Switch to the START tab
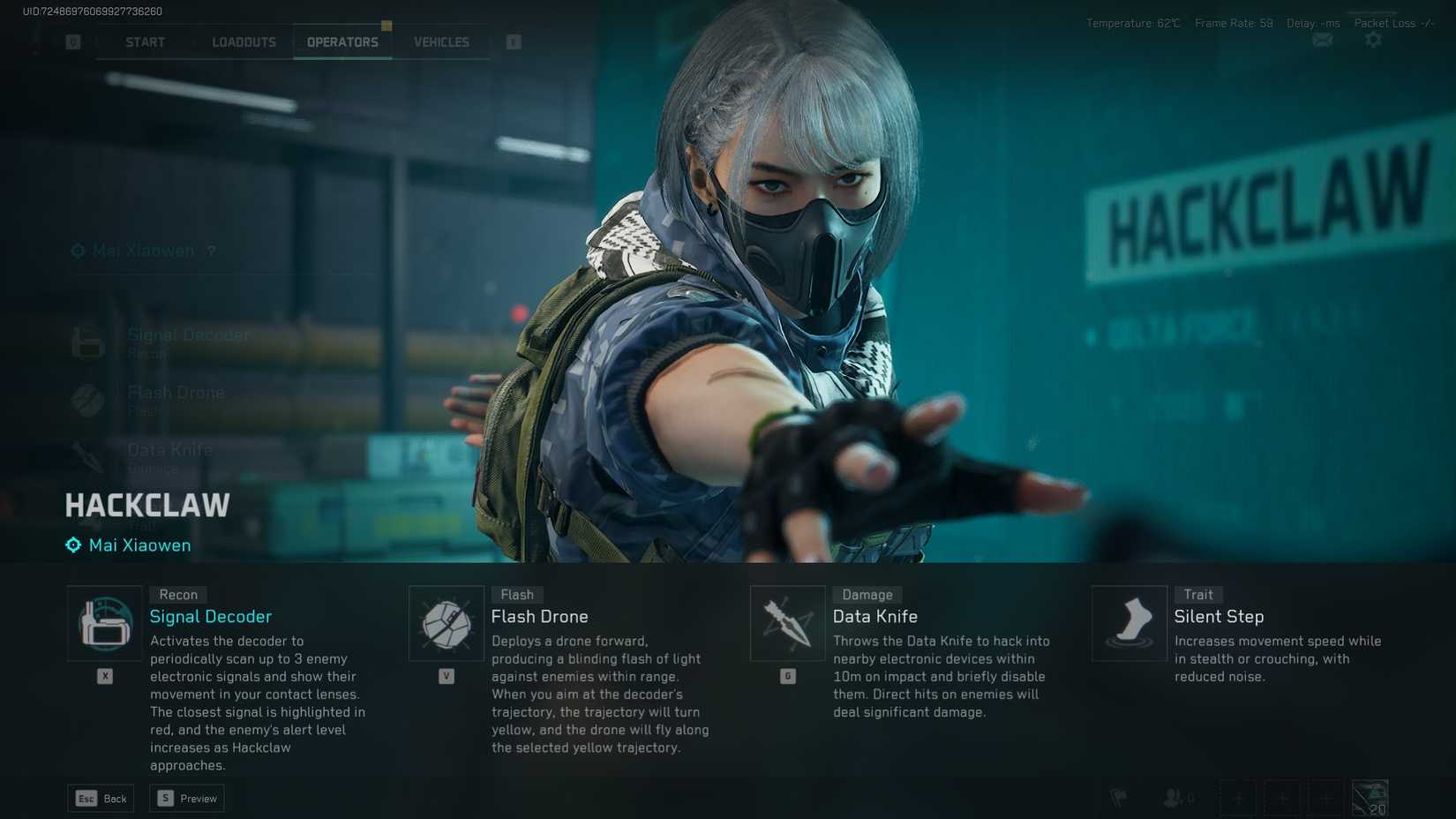 point(144,41)
